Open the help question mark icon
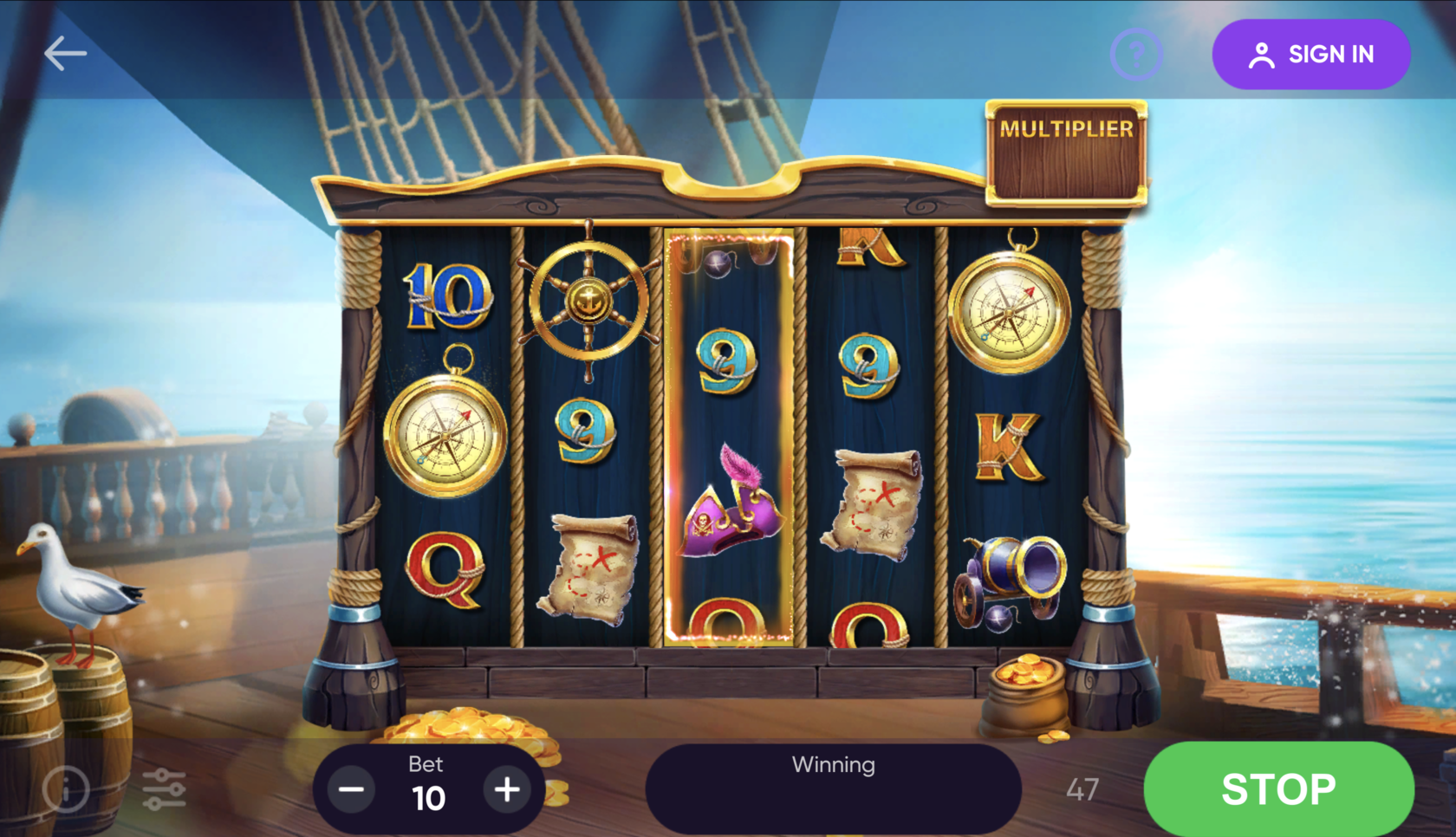The height and width of the screenshot is (837, 1456). (1136, 54)
